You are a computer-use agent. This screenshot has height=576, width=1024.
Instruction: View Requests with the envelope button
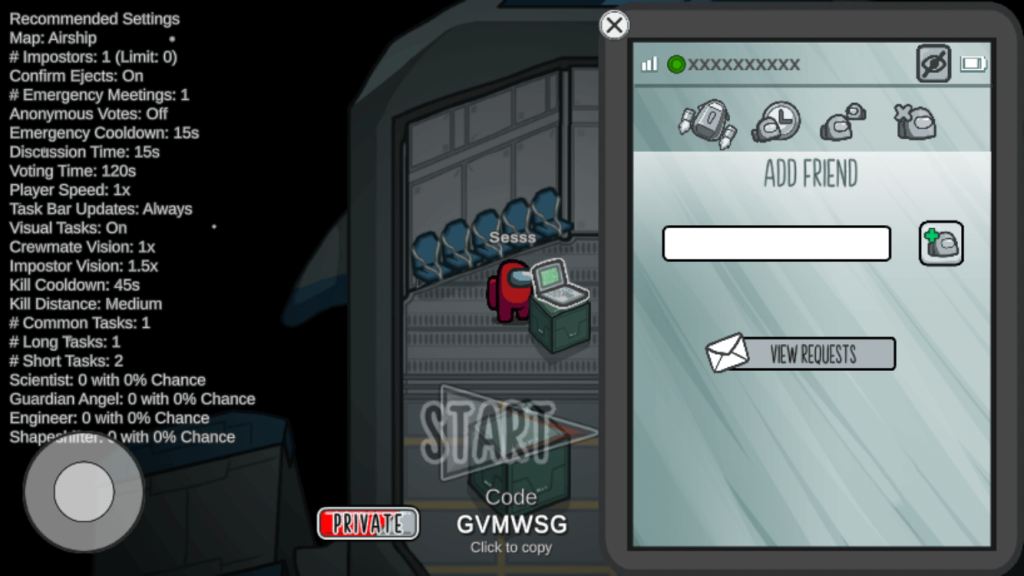click(x=801, y=354)
